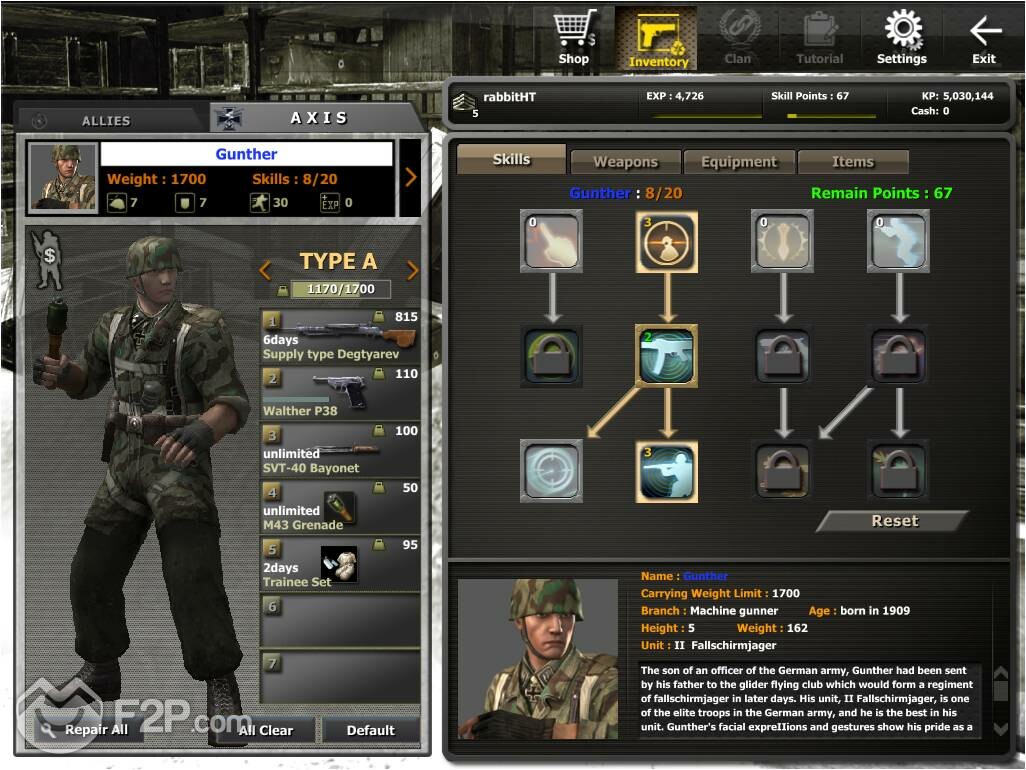Image resolution: width=1026 pixels, height=770 pixels.
Task: Pick the M43 Grenade slot
Action: click(340, 507)
